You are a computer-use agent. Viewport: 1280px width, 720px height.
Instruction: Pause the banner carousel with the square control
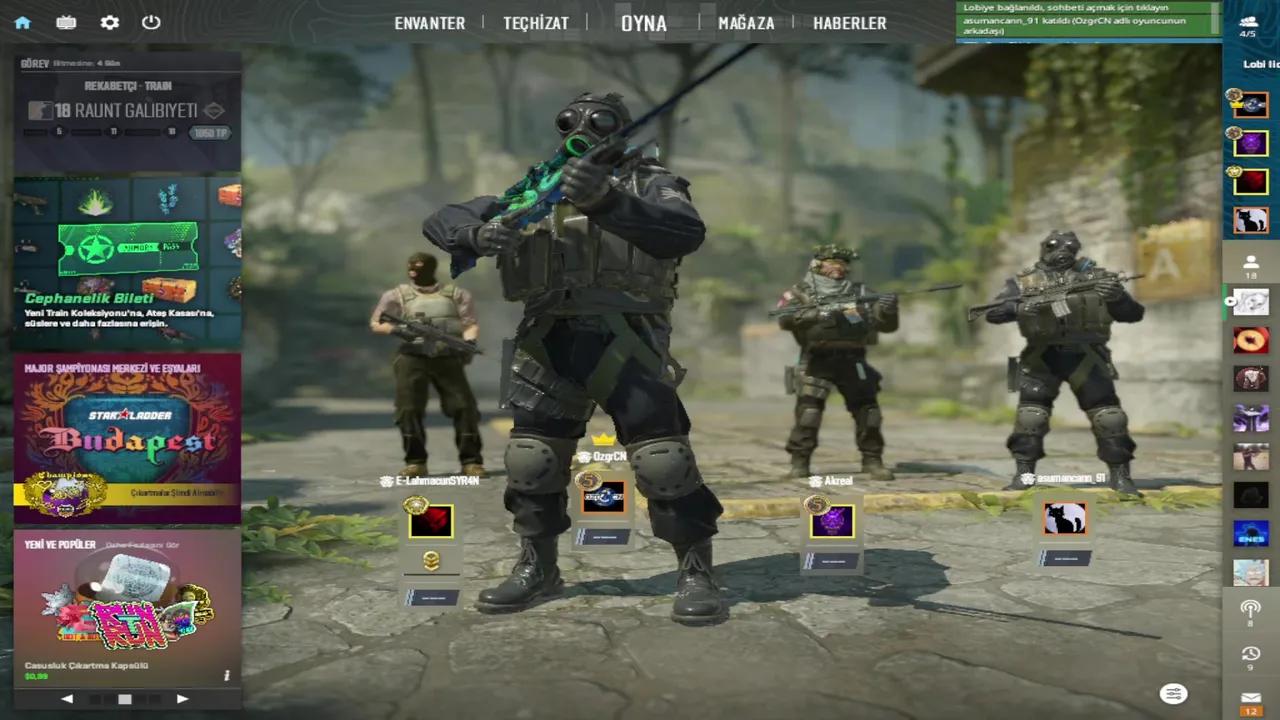pyautogui.click(x=124, y=698)
